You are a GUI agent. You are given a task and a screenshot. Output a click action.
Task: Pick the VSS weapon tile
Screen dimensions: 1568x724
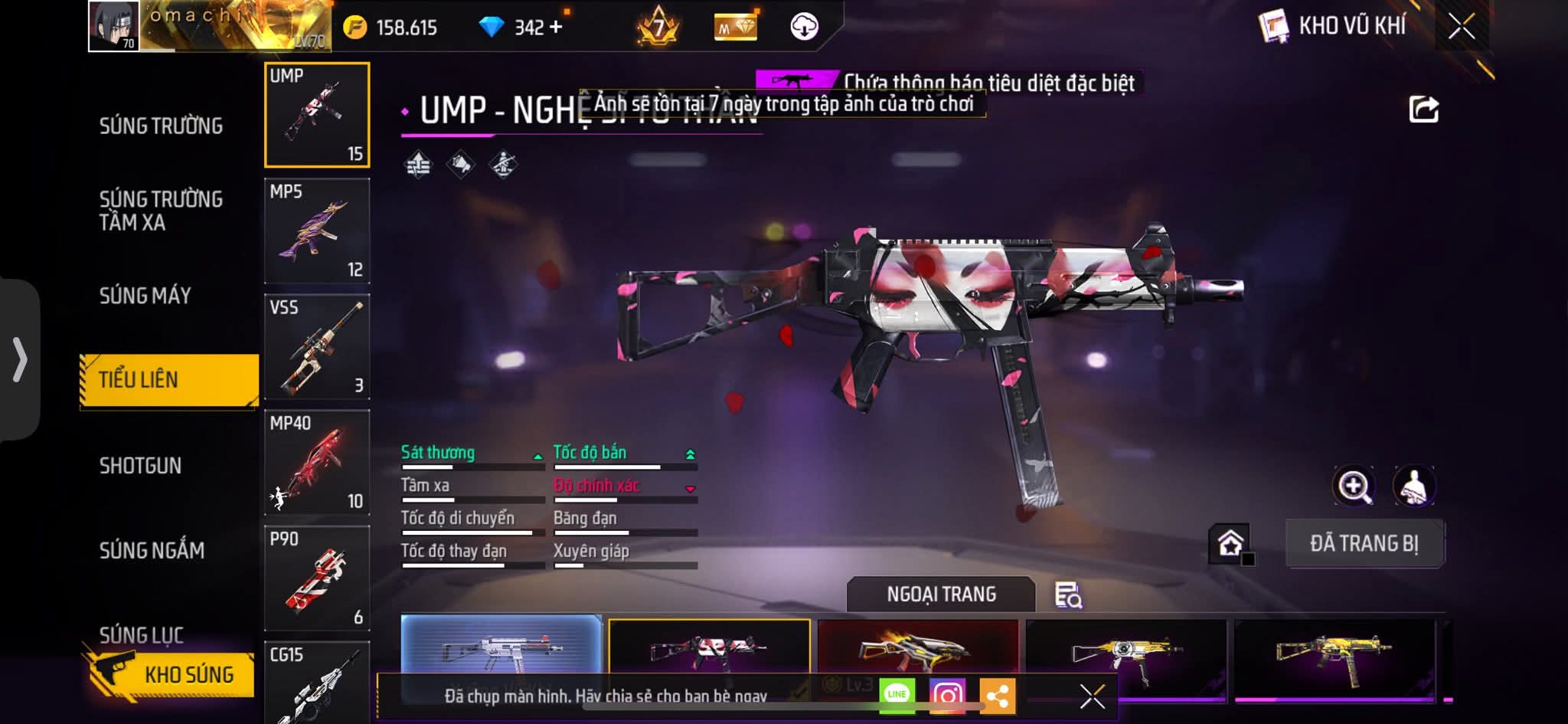click(317, 346)
